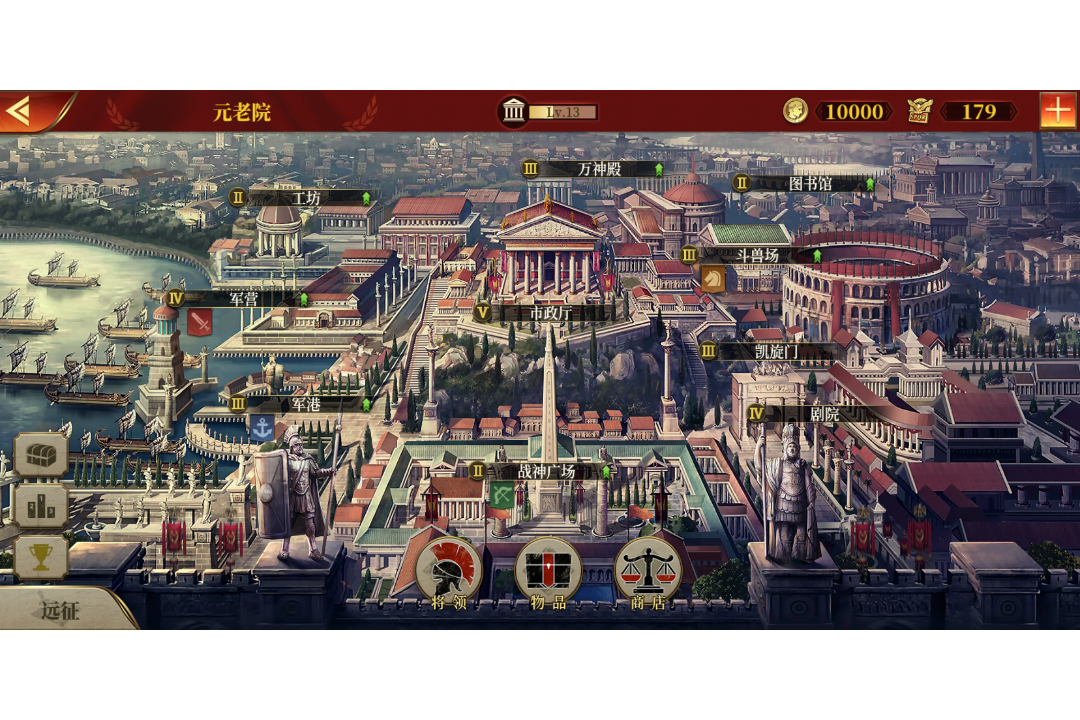The height and width of the screenshot is (720, 1080).
Task: Open the 图书馆 library building
Action: click(810, 183)
